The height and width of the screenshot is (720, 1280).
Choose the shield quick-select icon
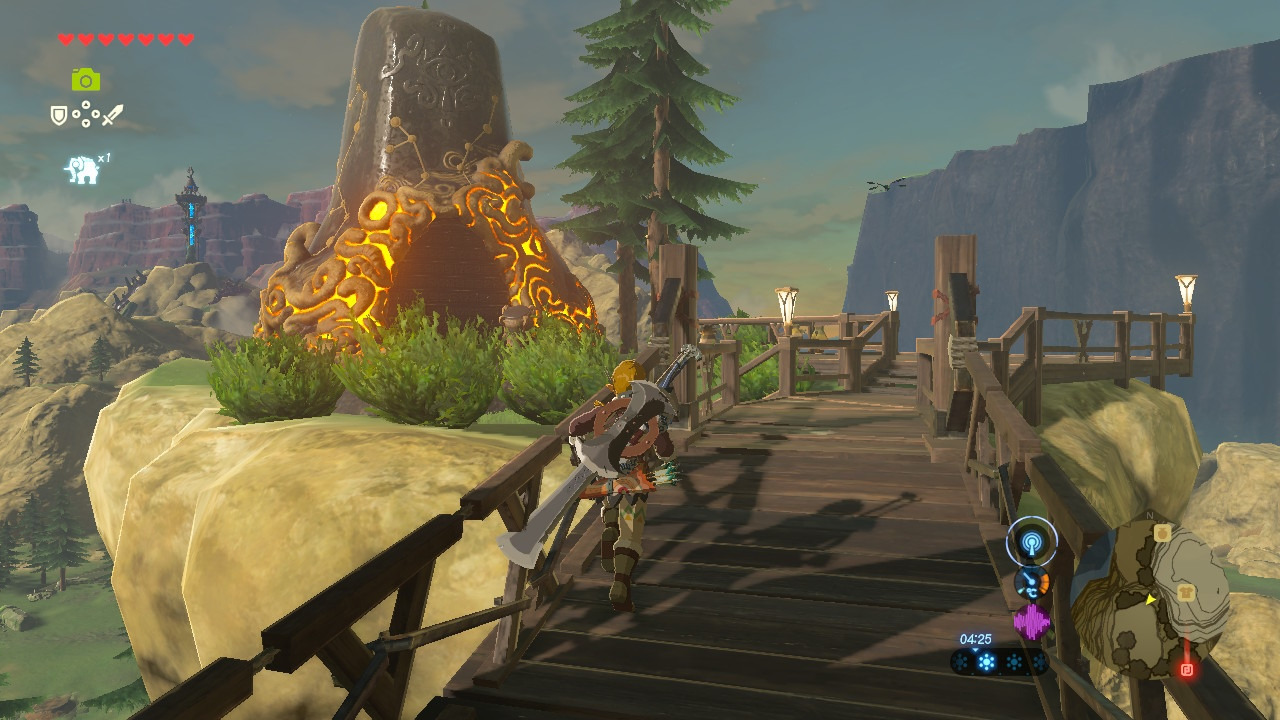[59, 116]
